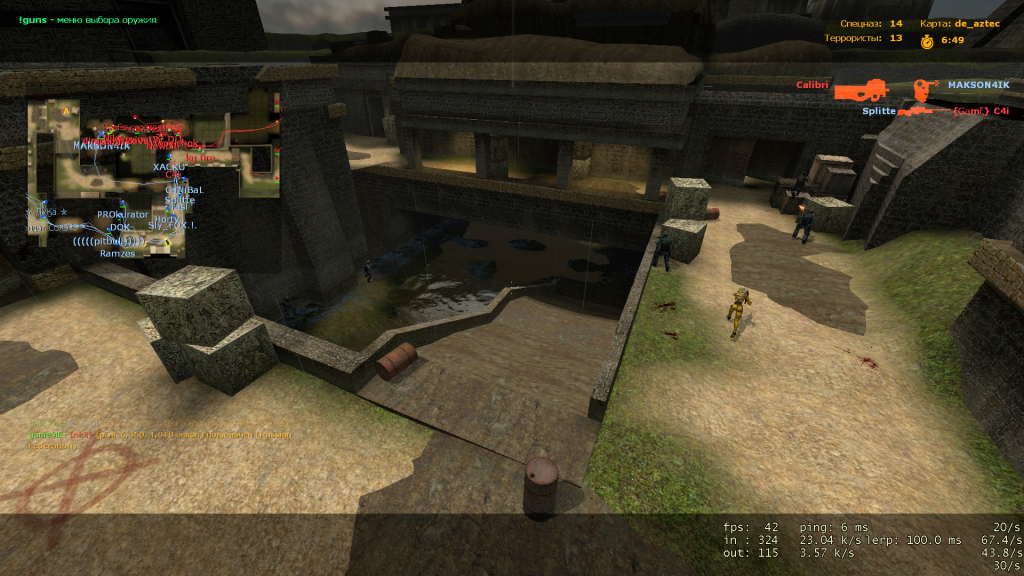
Task: Click the Ramzes player label on the minimap
Action: click(117, 253)
